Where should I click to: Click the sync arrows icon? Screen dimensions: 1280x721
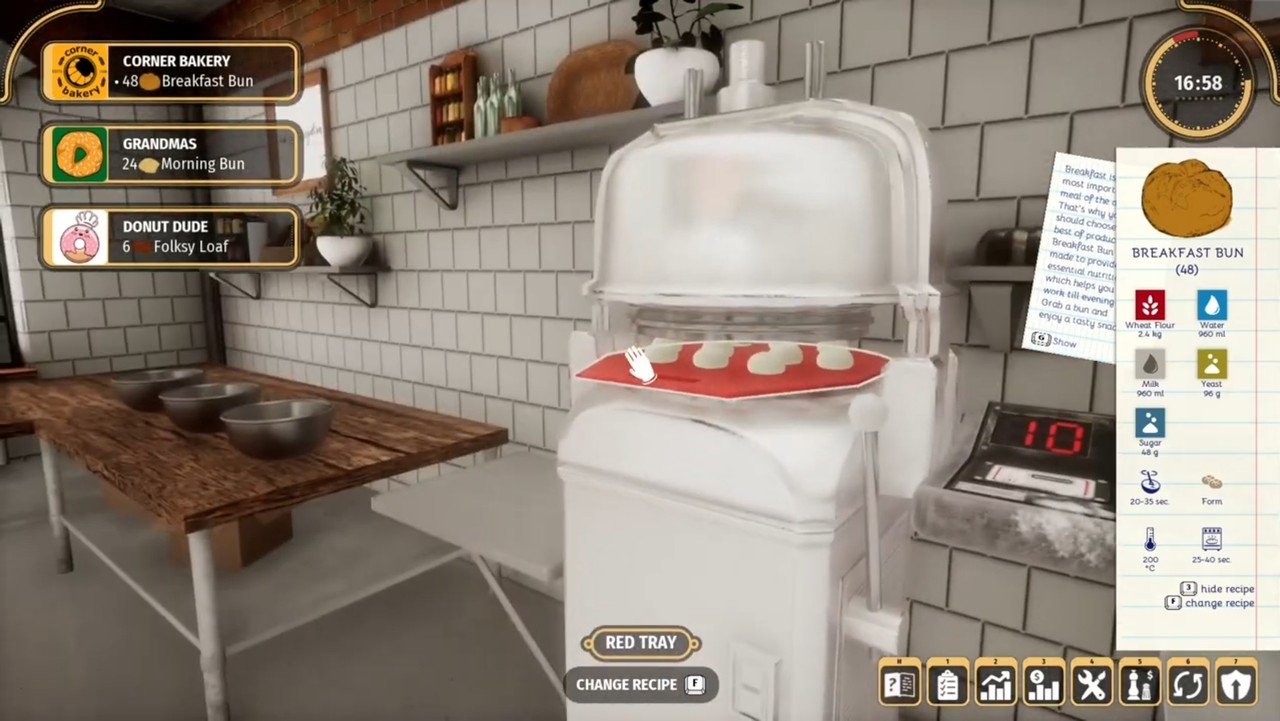(x=1186, y=683)
